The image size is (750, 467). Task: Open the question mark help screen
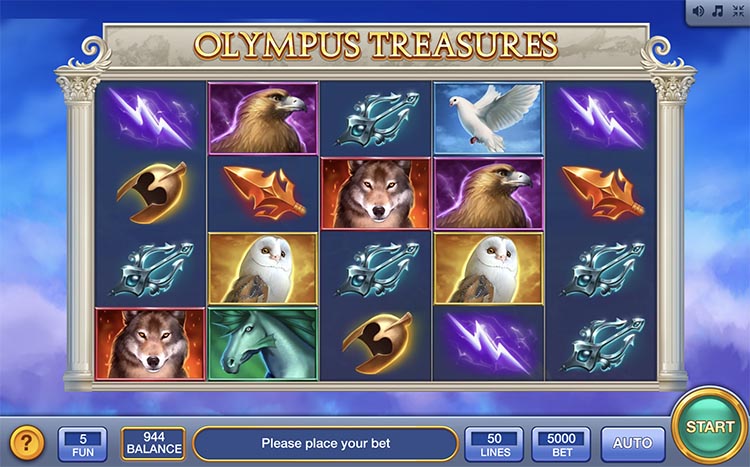click(x=26, y=441)
